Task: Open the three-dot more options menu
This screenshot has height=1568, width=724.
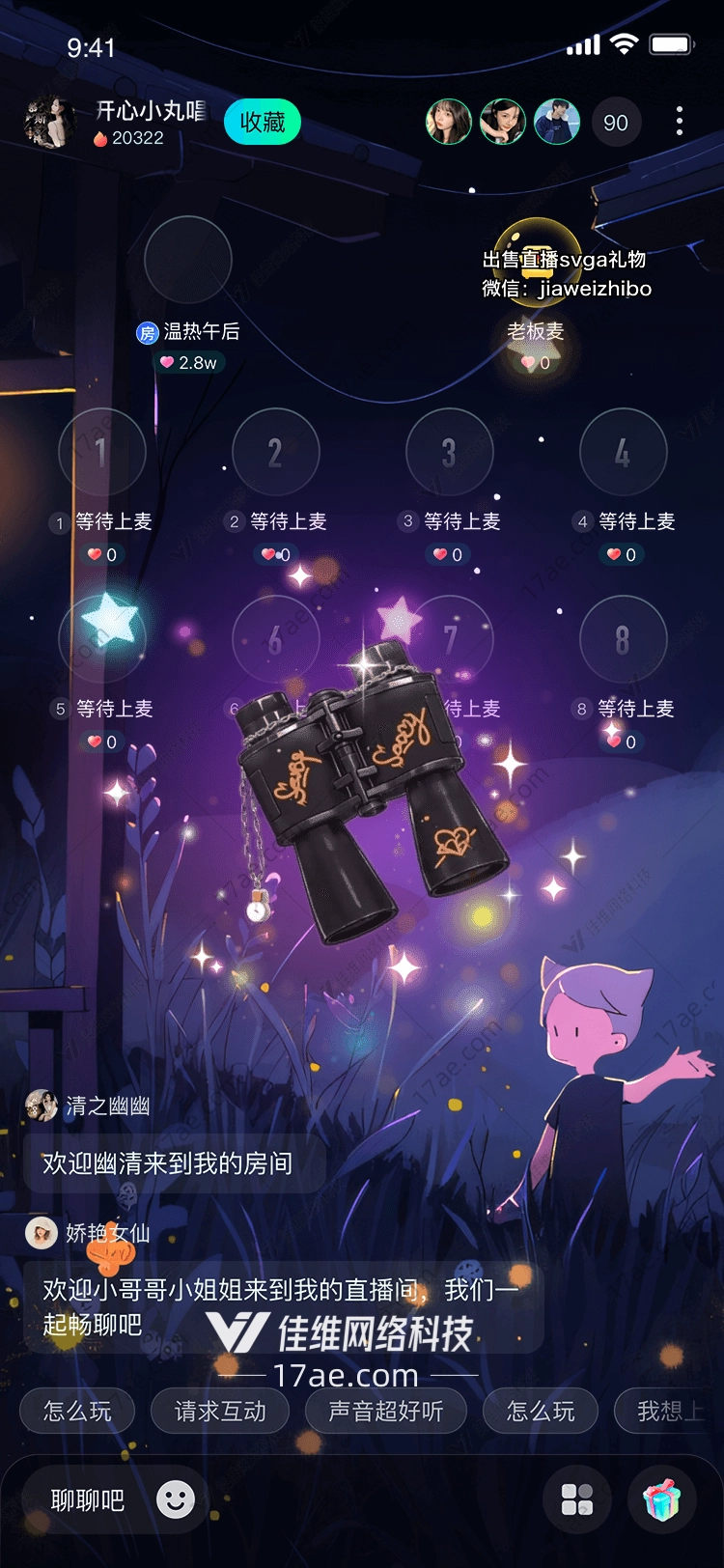Action: tap(680, 122)
